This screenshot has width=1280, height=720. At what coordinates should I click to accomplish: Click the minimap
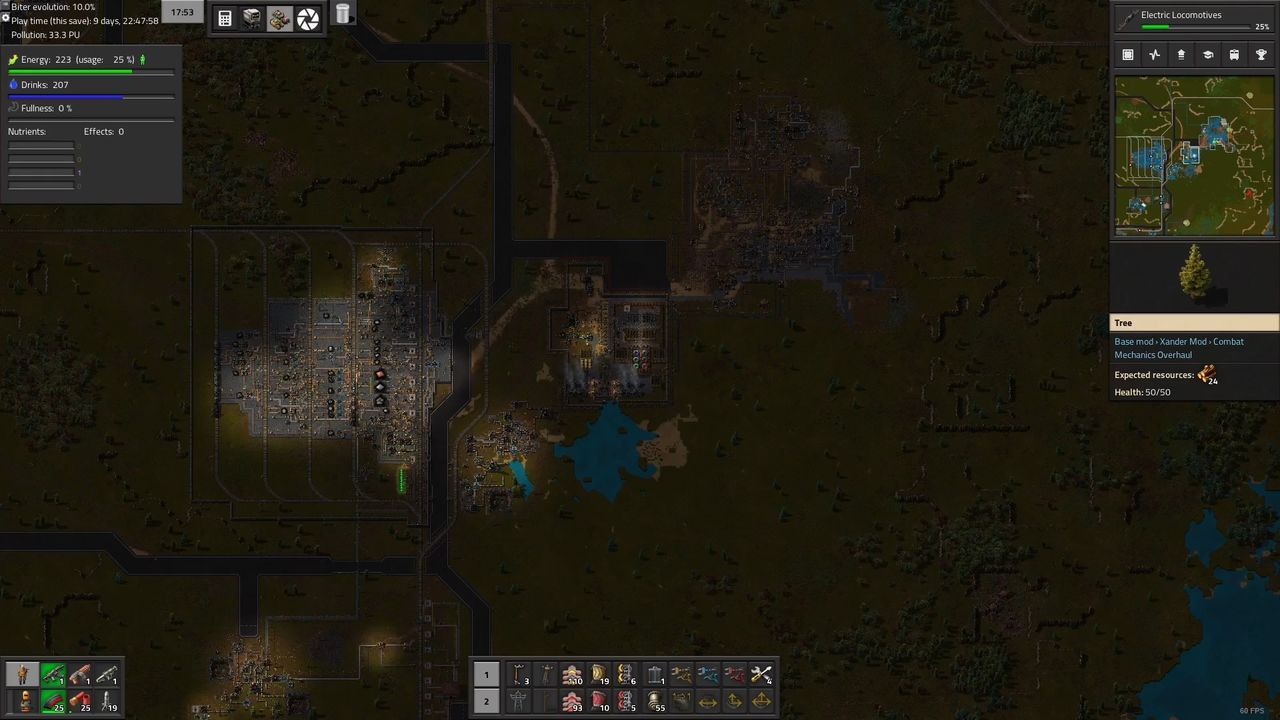pos(1195,155)
